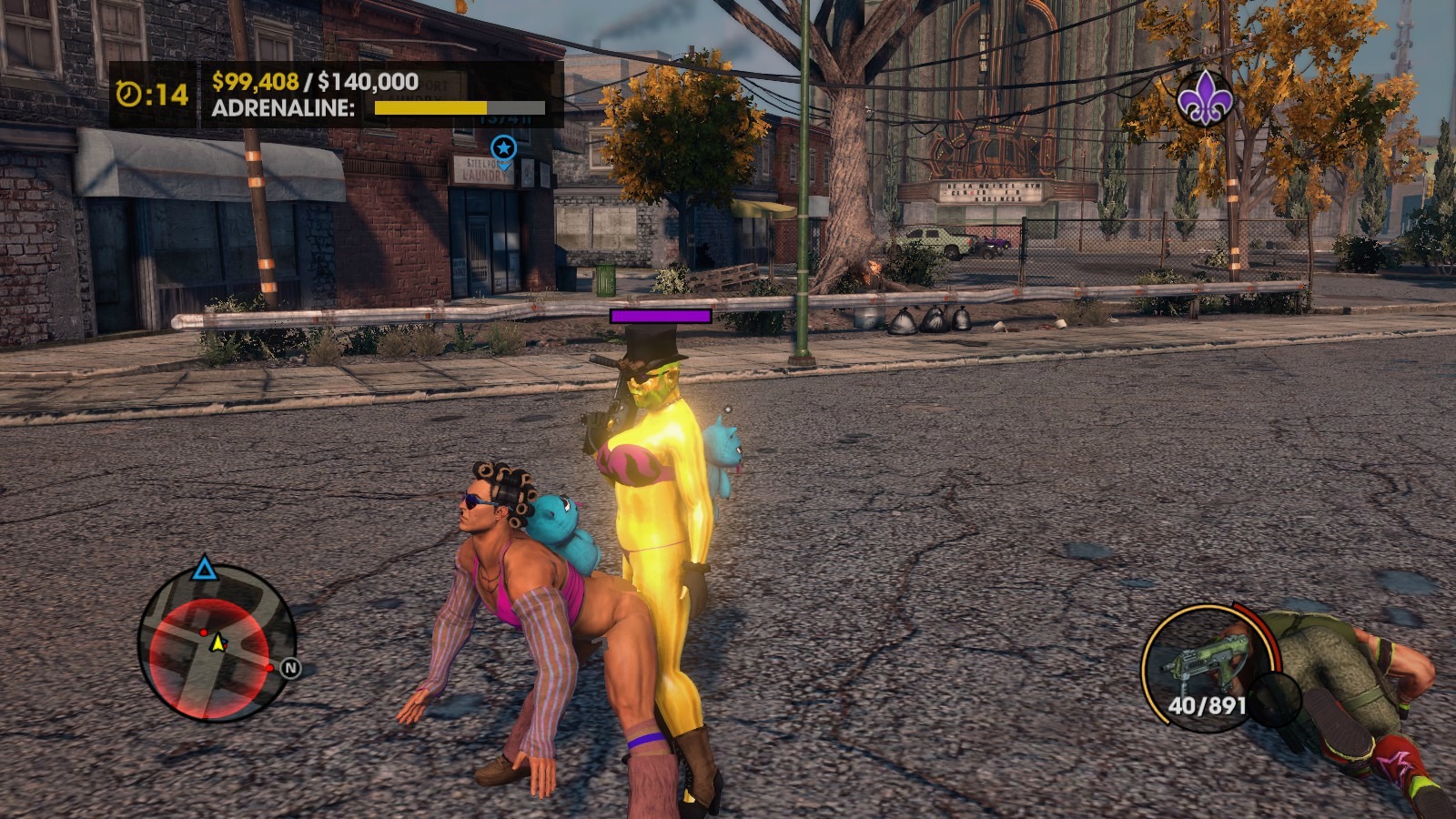
Task: Click the blue star objective marker
Action: (x=503, y=147)
